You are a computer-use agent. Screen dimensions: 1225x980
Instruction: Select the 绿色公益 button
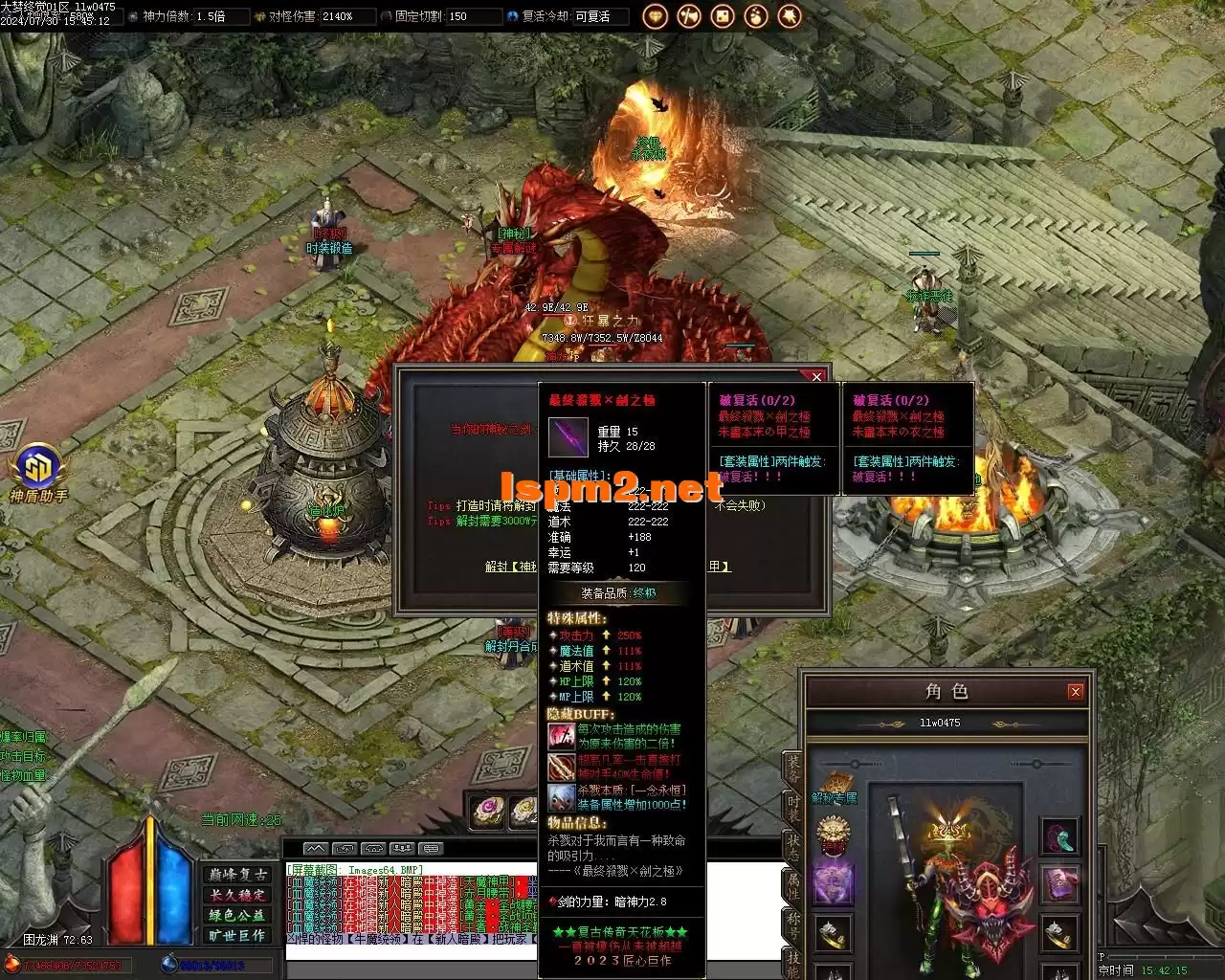coord(238,915)
